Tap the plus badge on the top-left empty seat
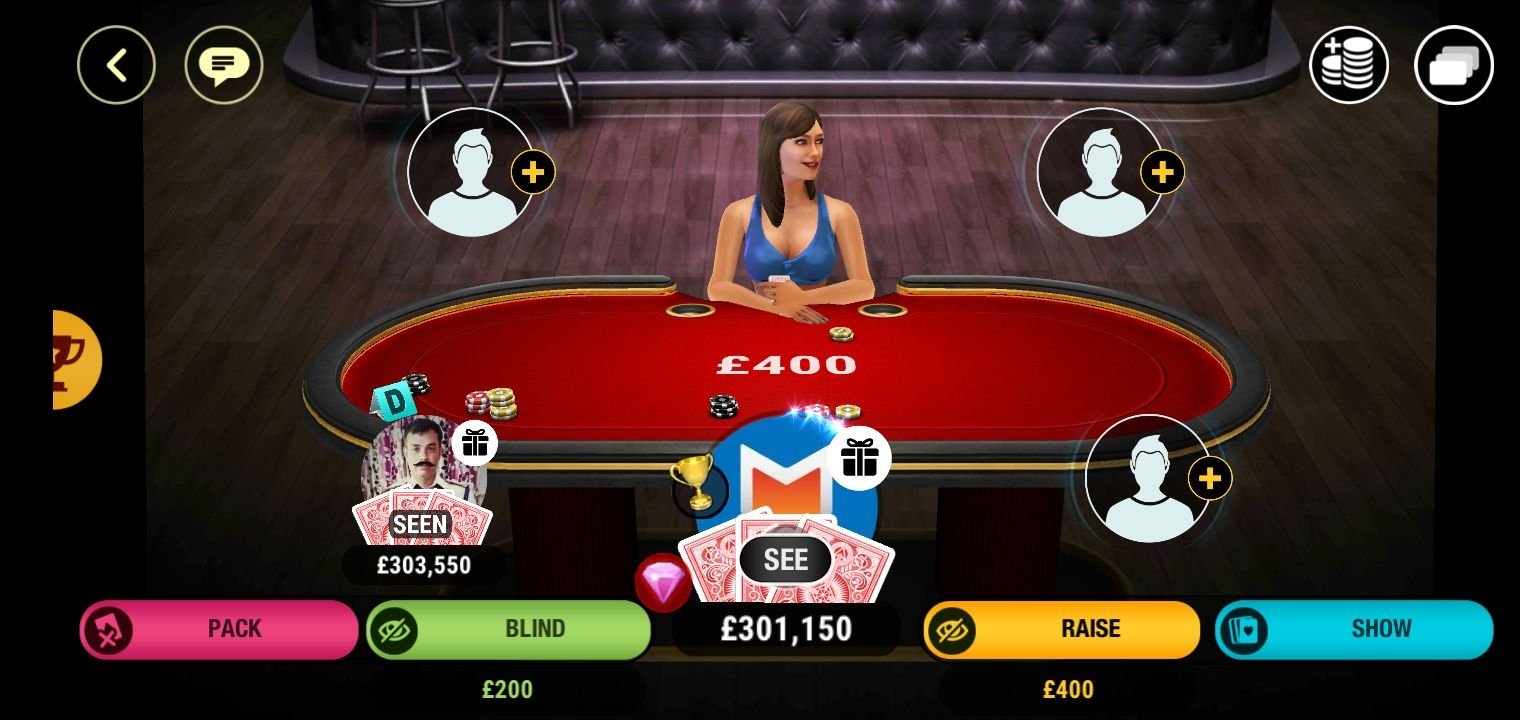 [x=533, y=171]
